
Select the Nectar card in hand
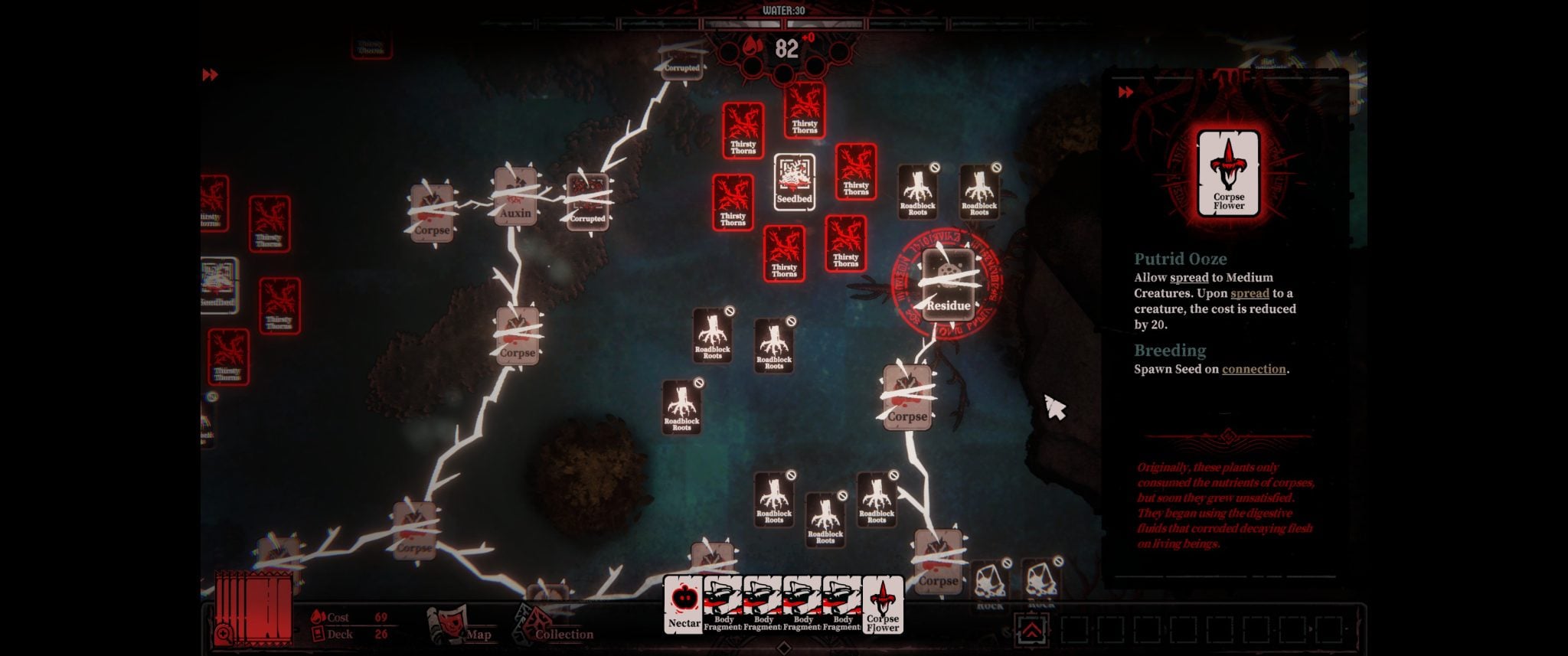tap(682, 605)
